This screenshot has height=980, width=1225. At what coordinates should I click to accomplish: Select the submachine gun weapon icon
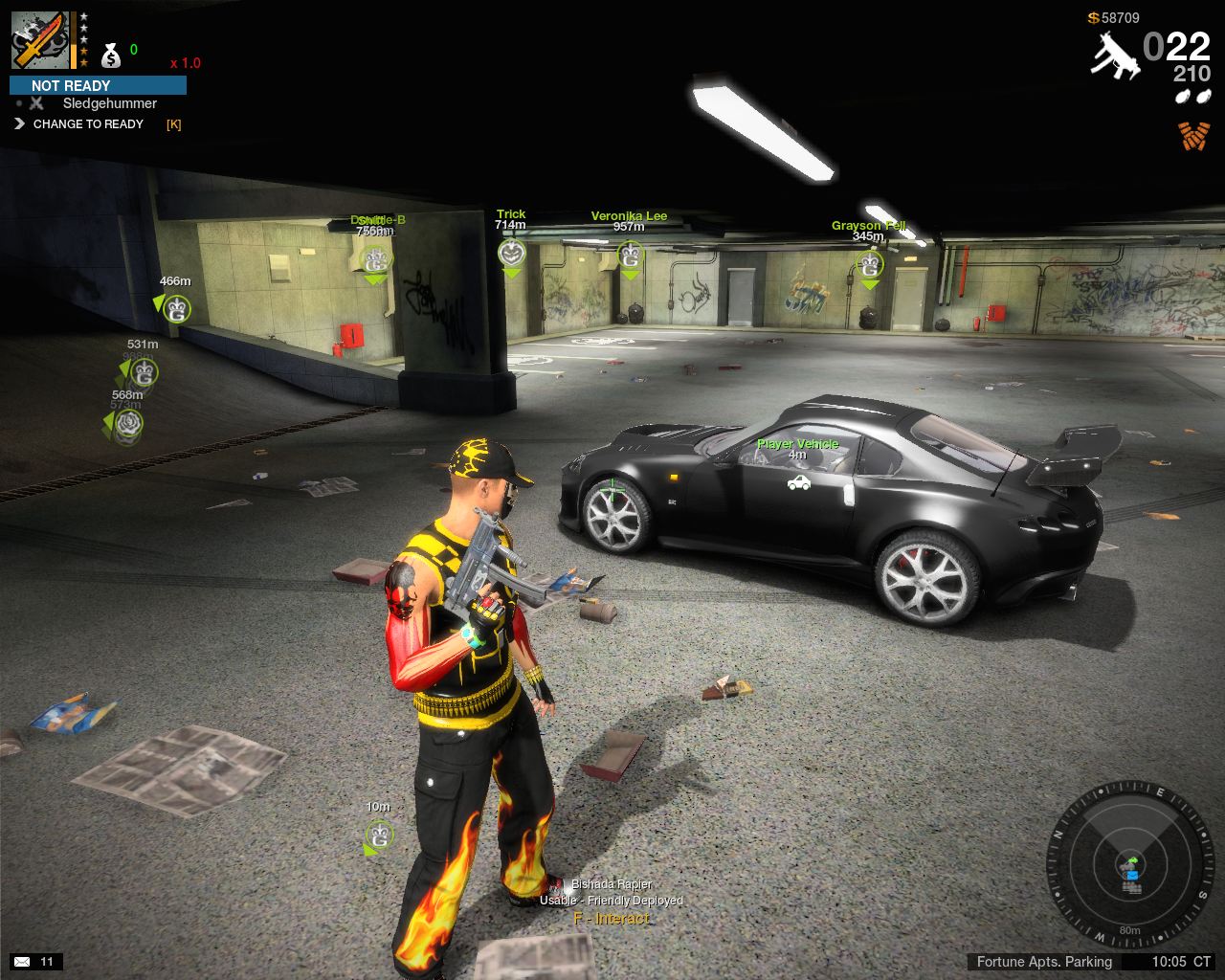(x=1114, y=54)
